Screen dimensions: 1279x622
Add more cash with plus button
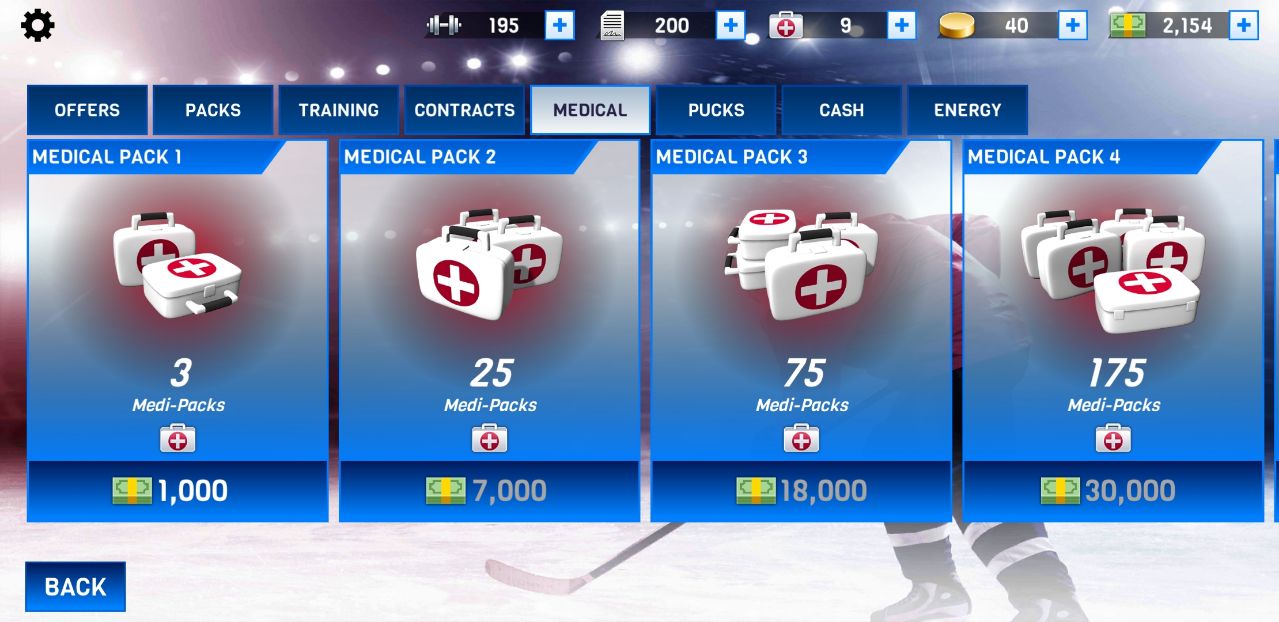coord(1243,25)
